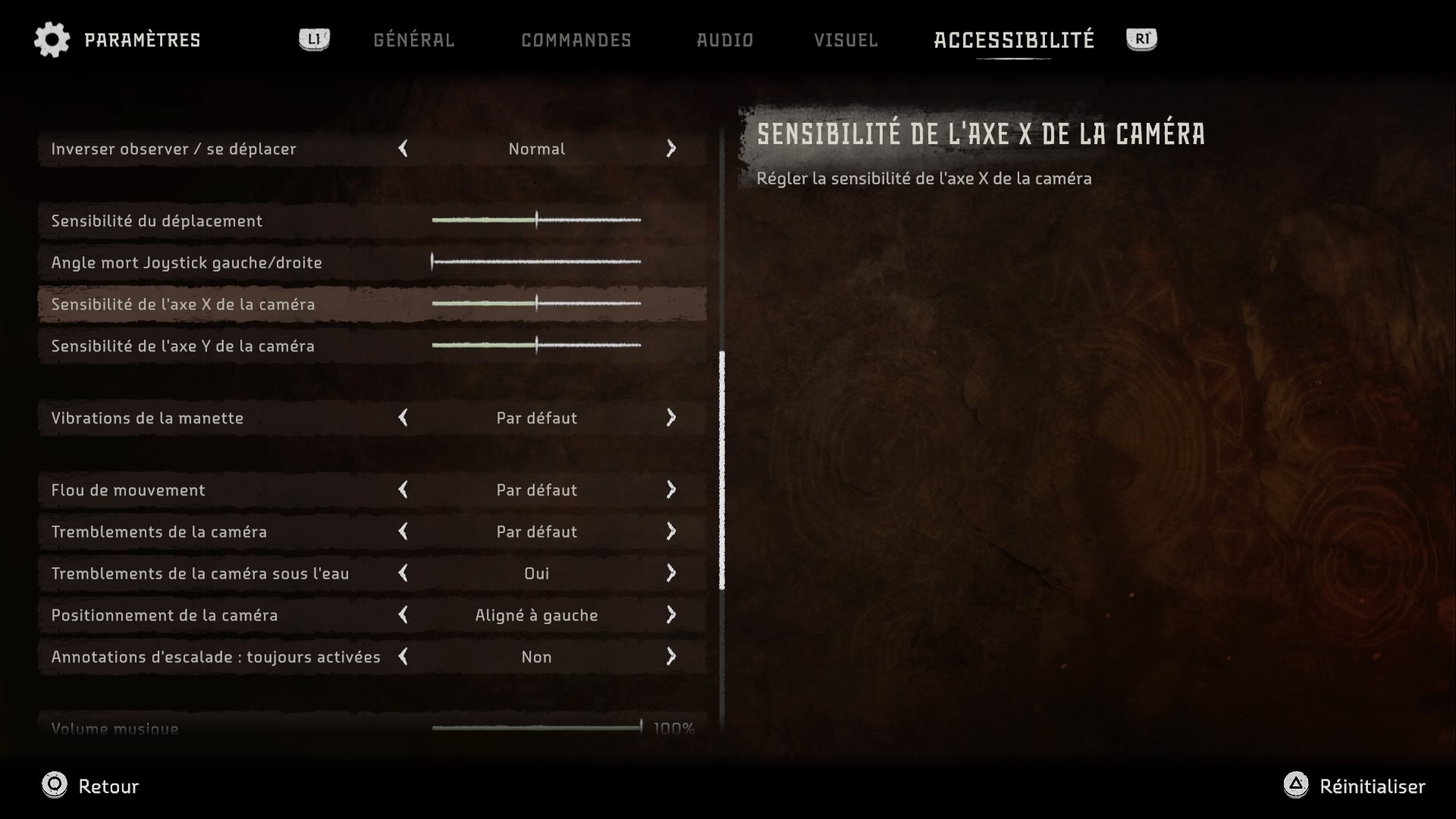
Task: Click the settings list scrollbar
Action: click(x=722, y=470)
